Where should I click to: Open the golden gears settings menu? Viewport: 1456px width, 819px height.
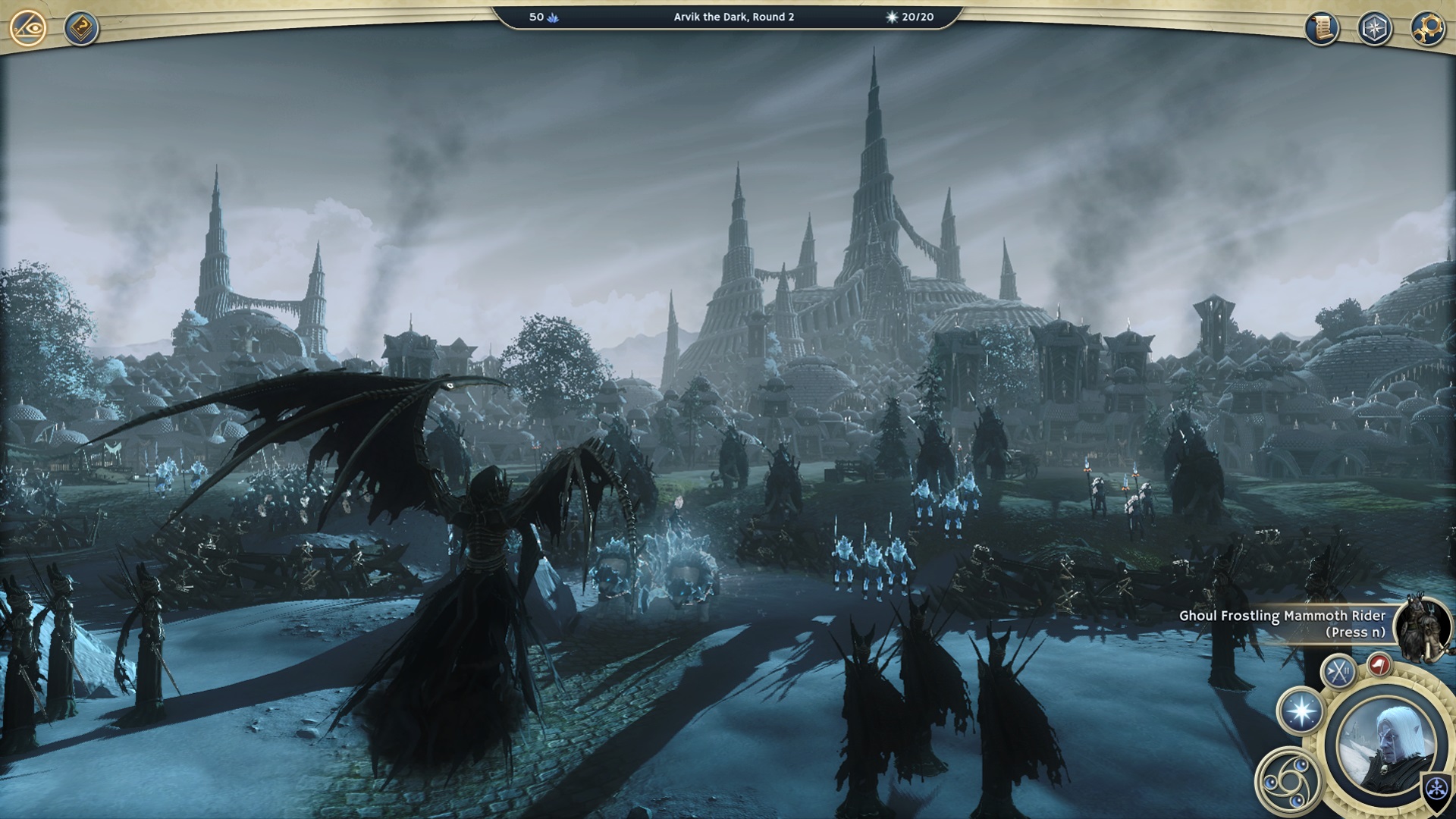(x=1426, y=28)
